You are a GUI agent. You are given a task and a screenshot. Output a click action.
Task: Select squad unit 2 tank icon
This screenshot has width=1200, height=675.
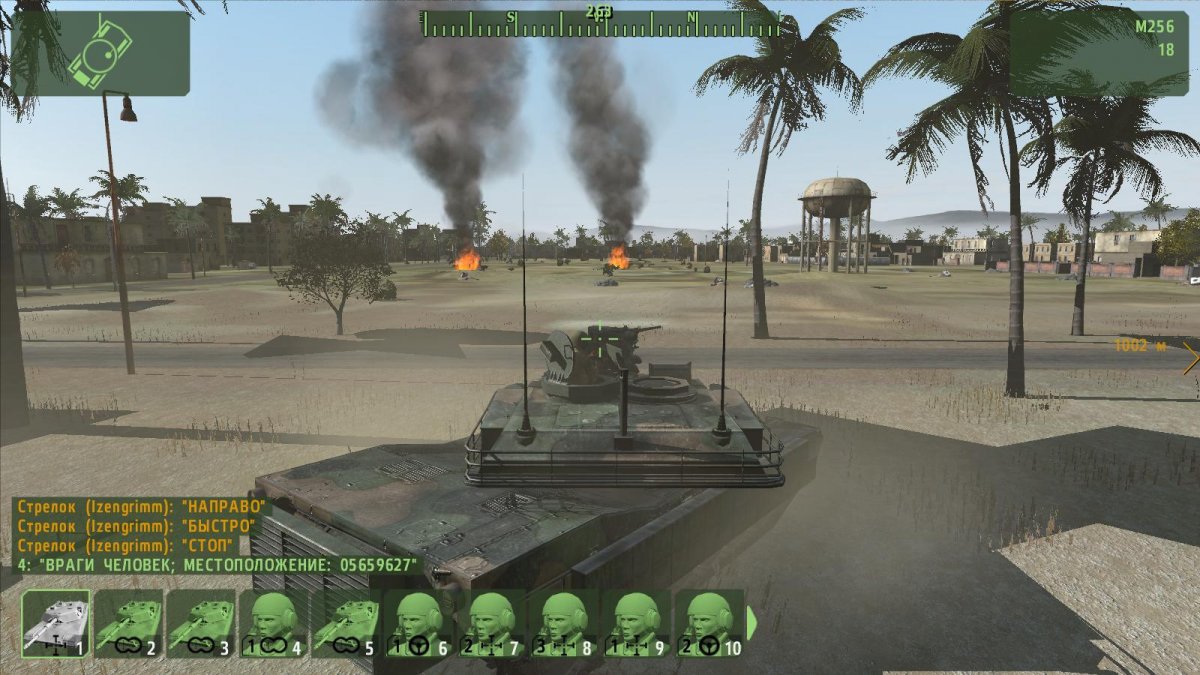point(128,623)
